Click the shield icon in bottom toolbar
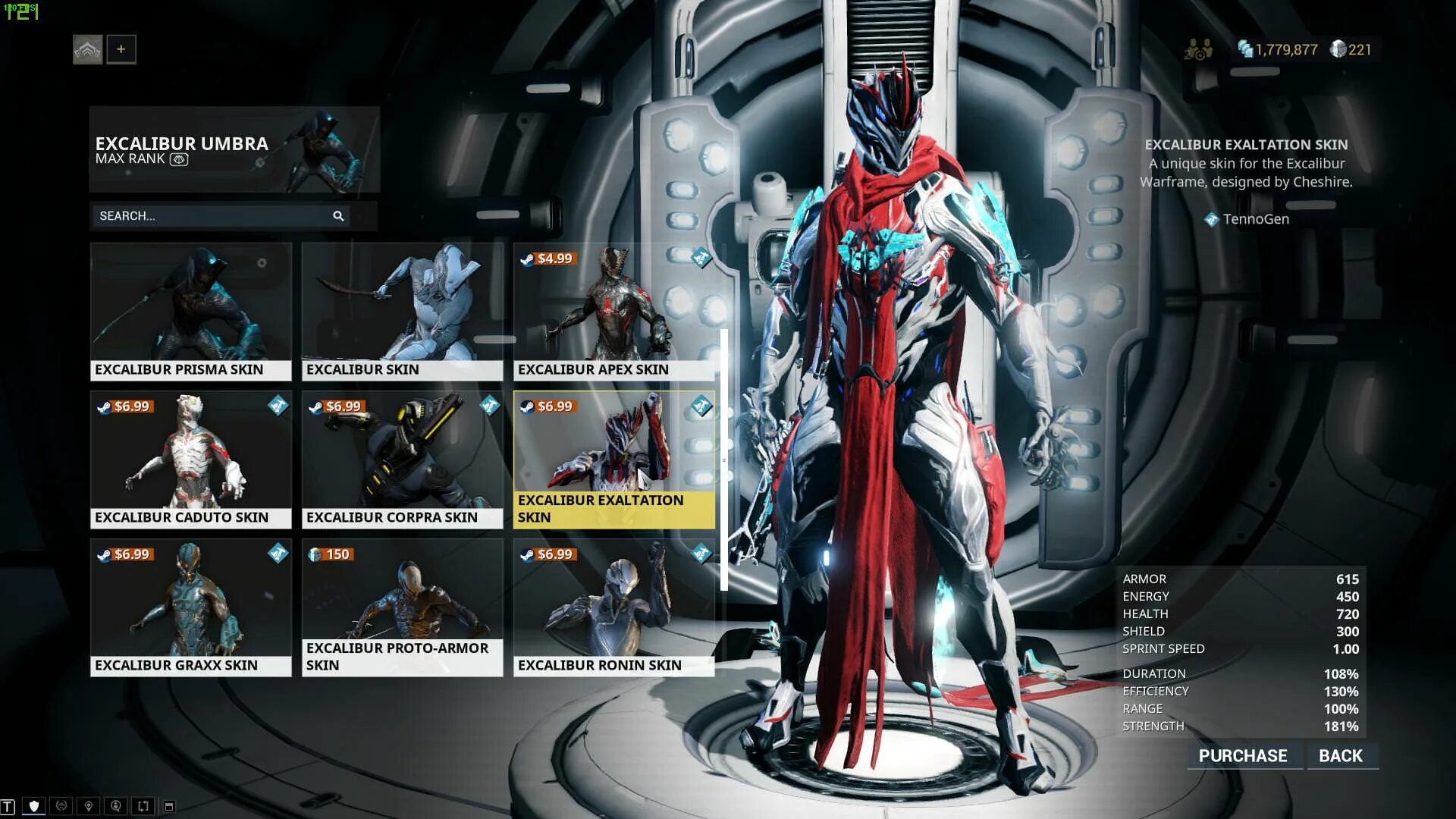The image size is (1456, 819). tap(34, 806)
